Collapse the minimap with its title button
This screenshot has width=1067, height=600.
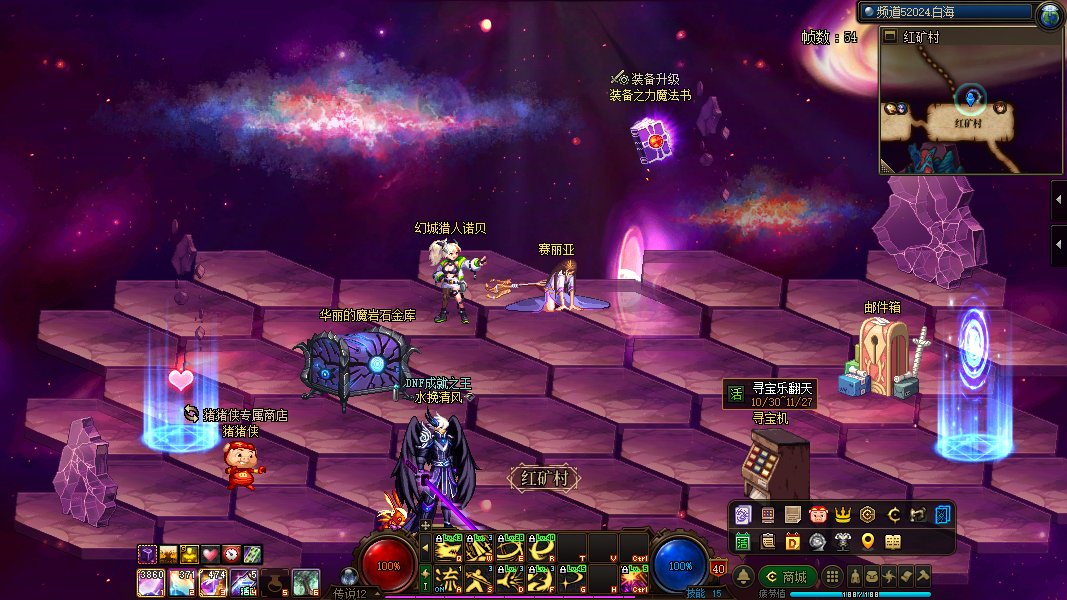tap(890, 37)
